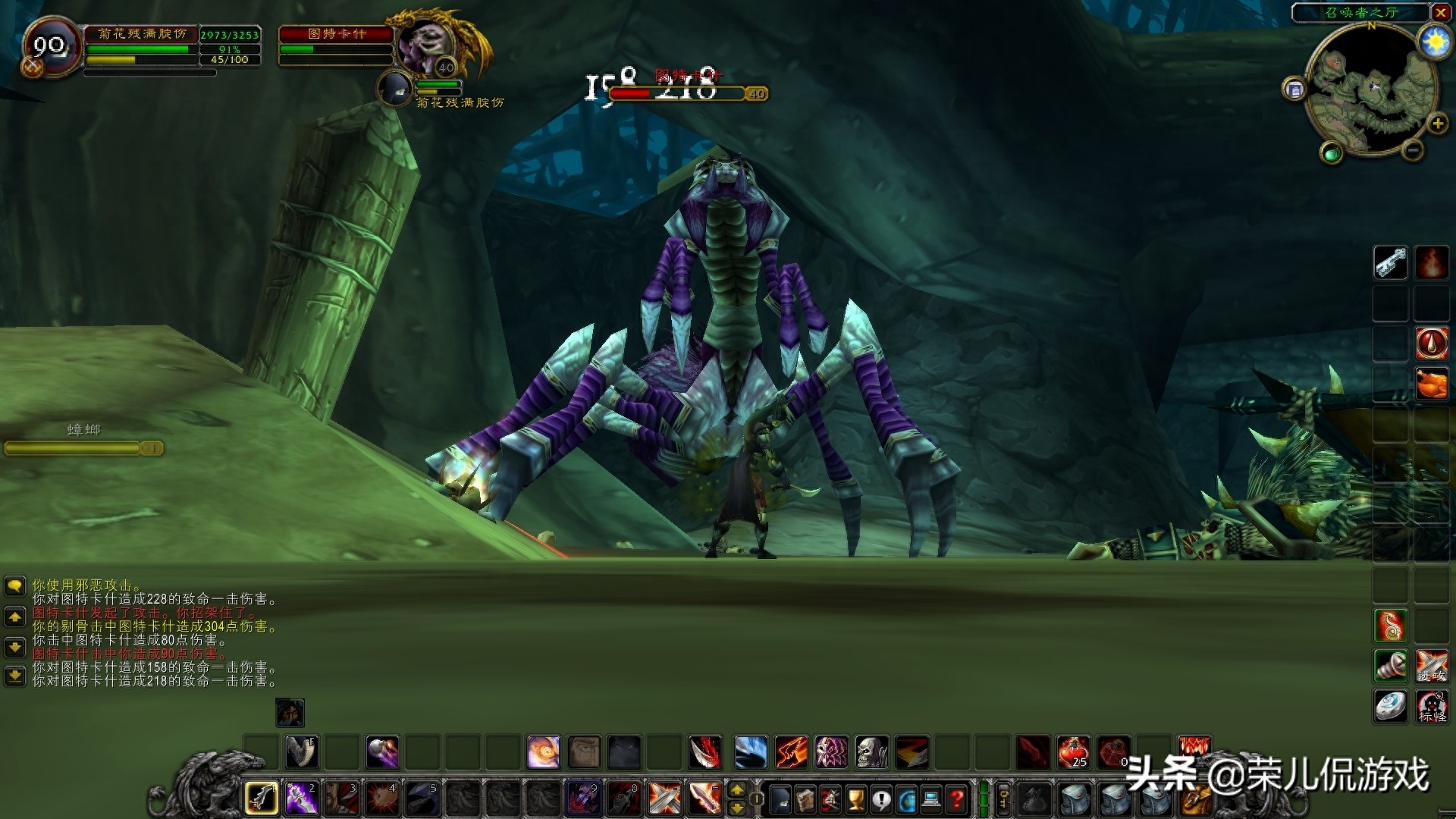Image resolution: width=1456 pixels, height=819 pixels.
Task: Activate the white skull ability icon
Action: coord(871,752)
